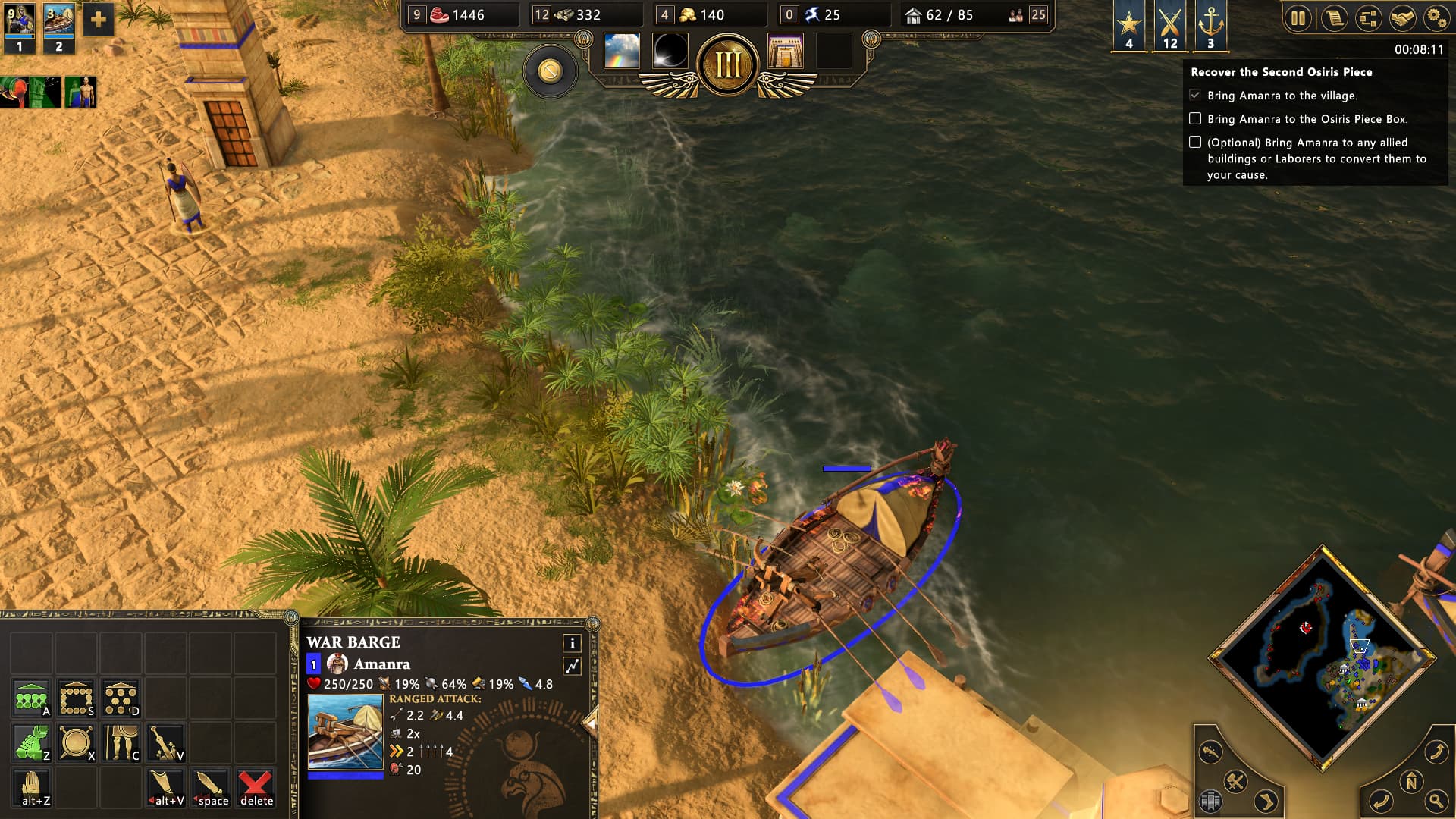The image size is (1456, 819).
Task: Select control group 2 ship icon
Action: click(x=58, y=28)
